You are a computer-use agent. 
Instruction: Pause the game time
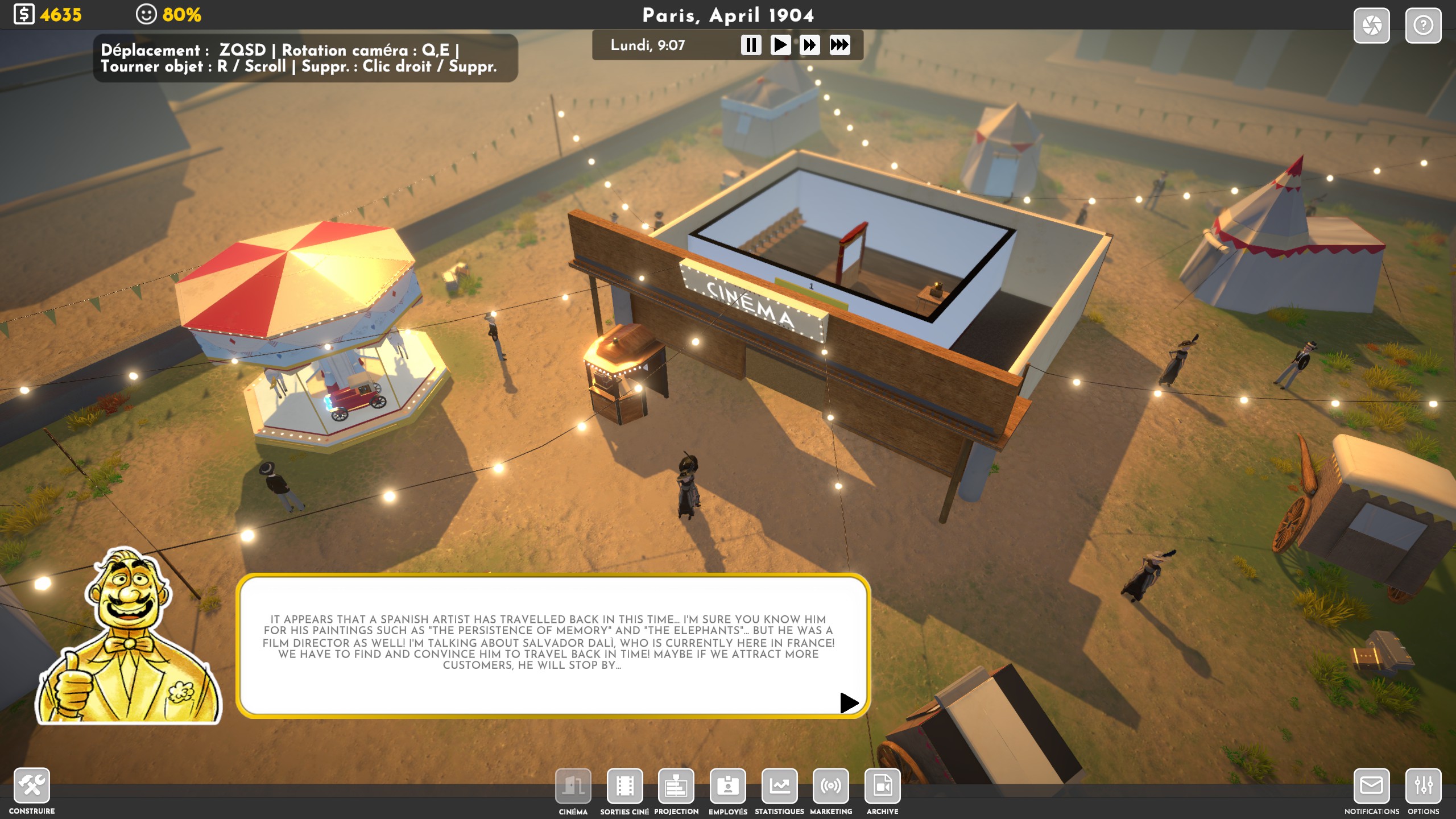point(751,45)
